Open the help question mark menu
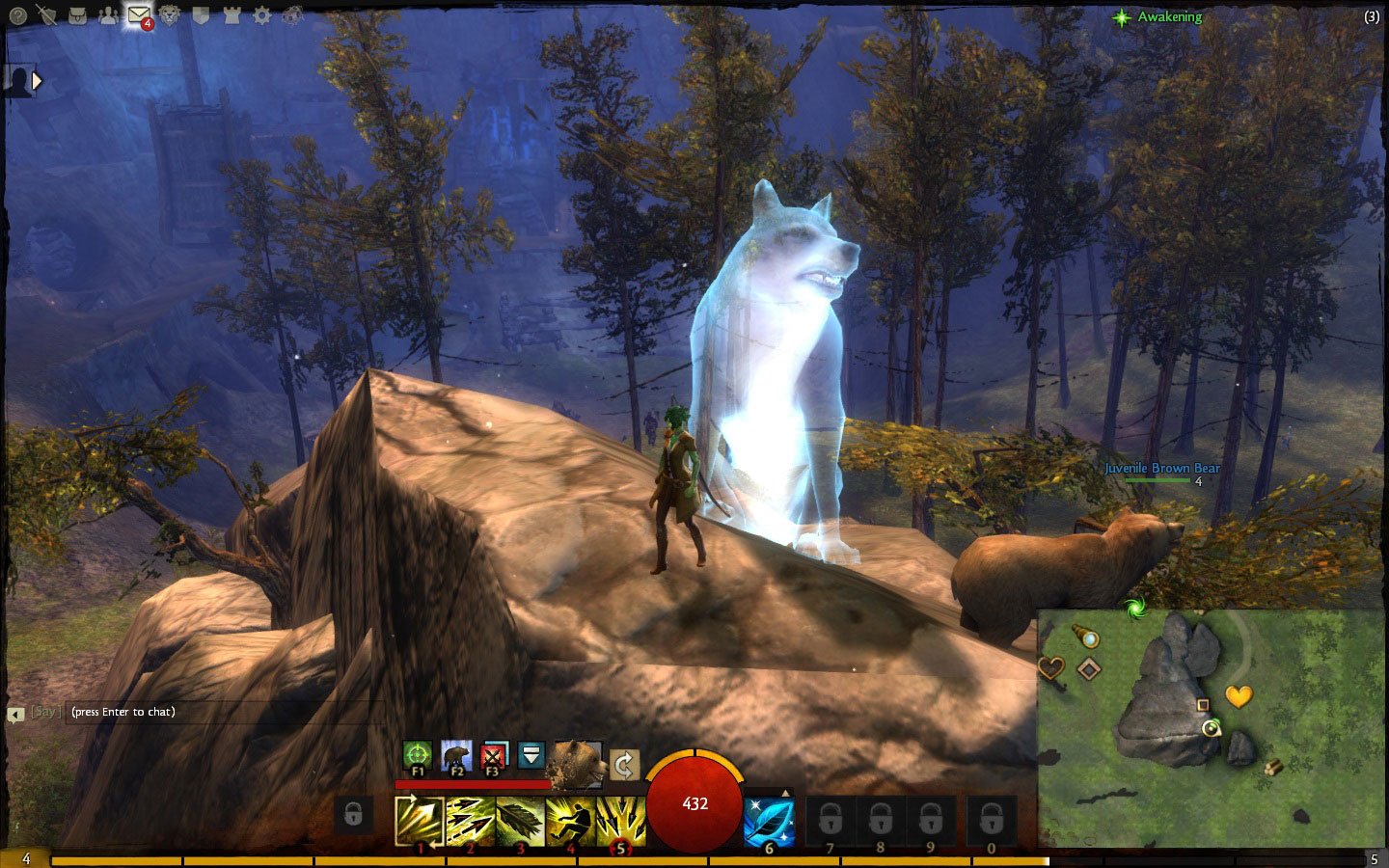 (x=16, y=15)
